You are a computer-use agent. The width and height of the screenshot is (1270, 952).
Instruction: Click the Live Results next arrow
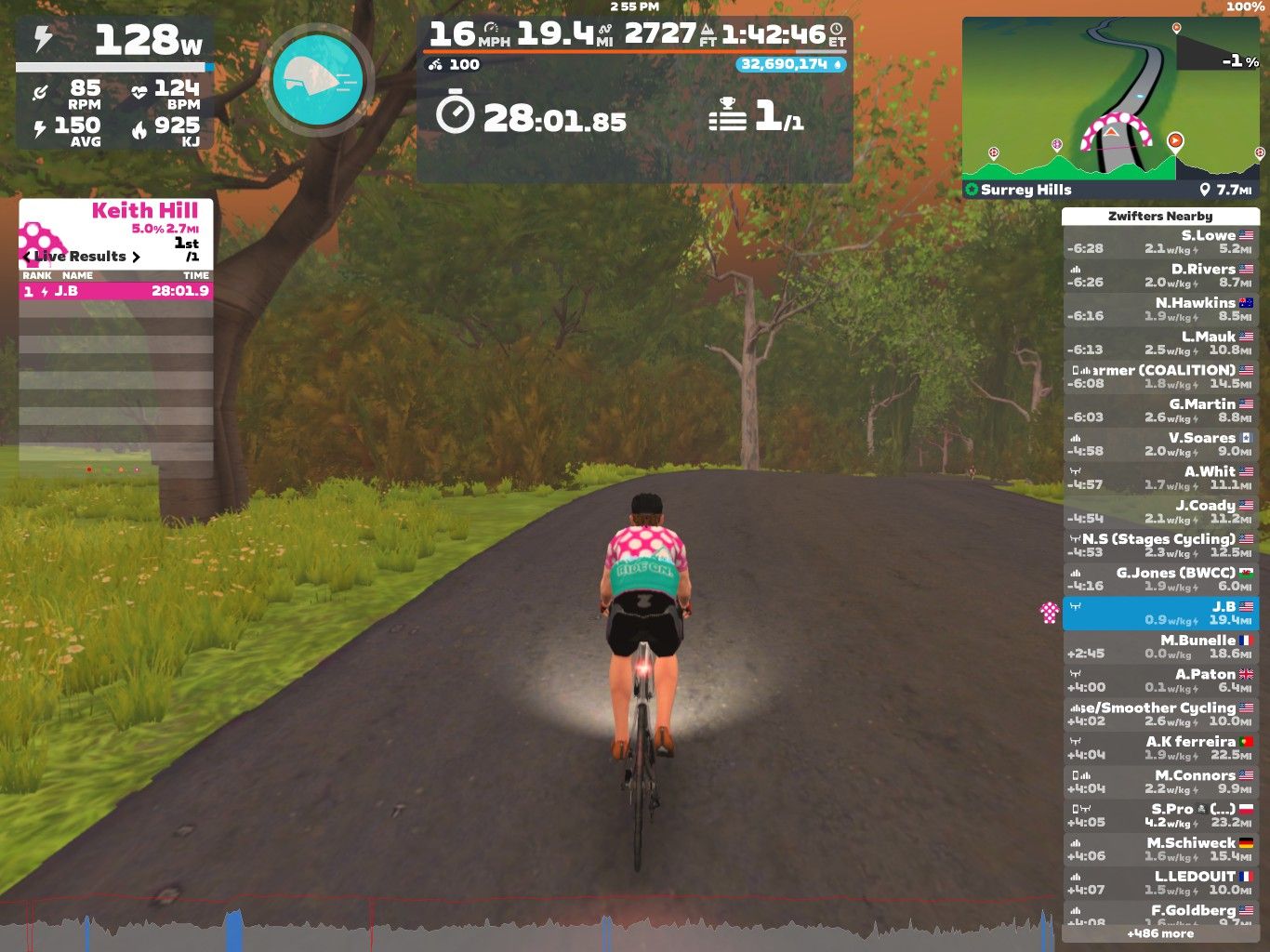[x=136, y=257]
